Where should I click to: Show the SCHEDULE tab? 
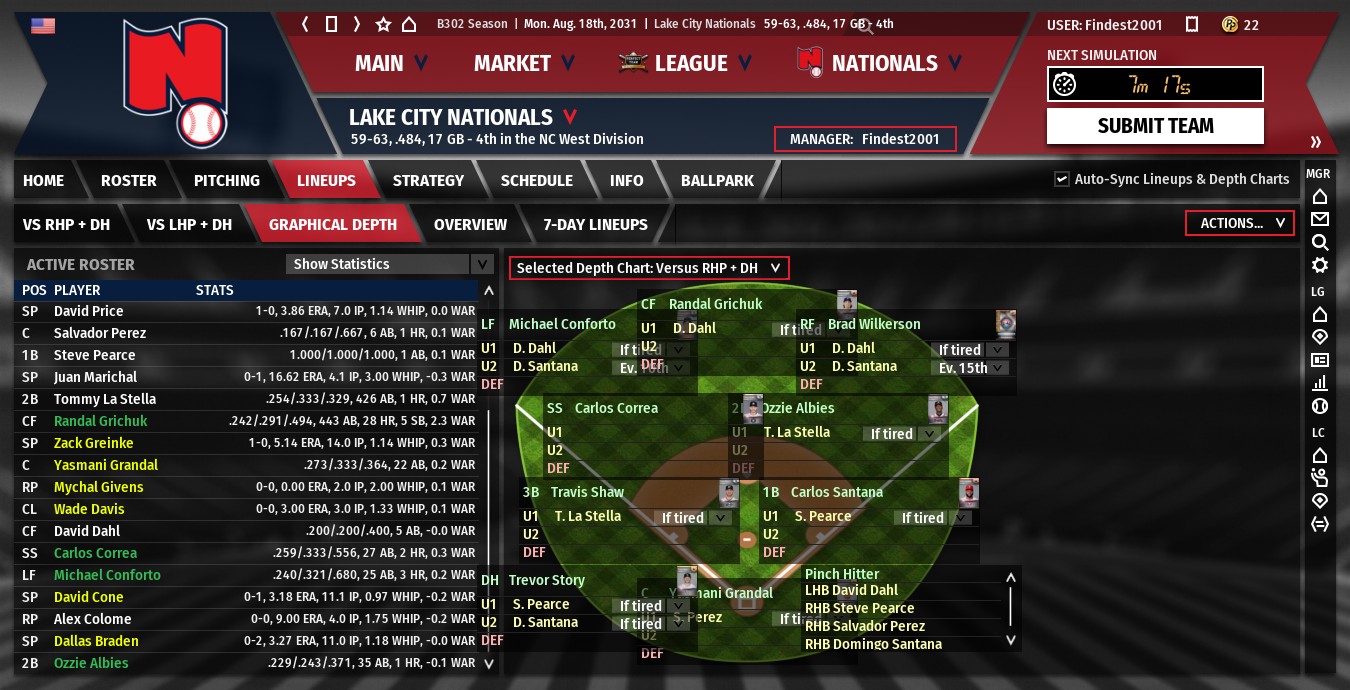[x=536, y=181]
